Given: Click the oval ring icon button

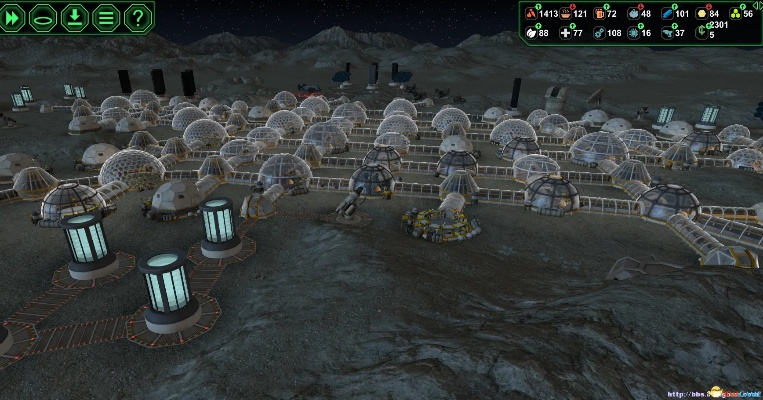Looking at the screenshot, I should [45, 17].
